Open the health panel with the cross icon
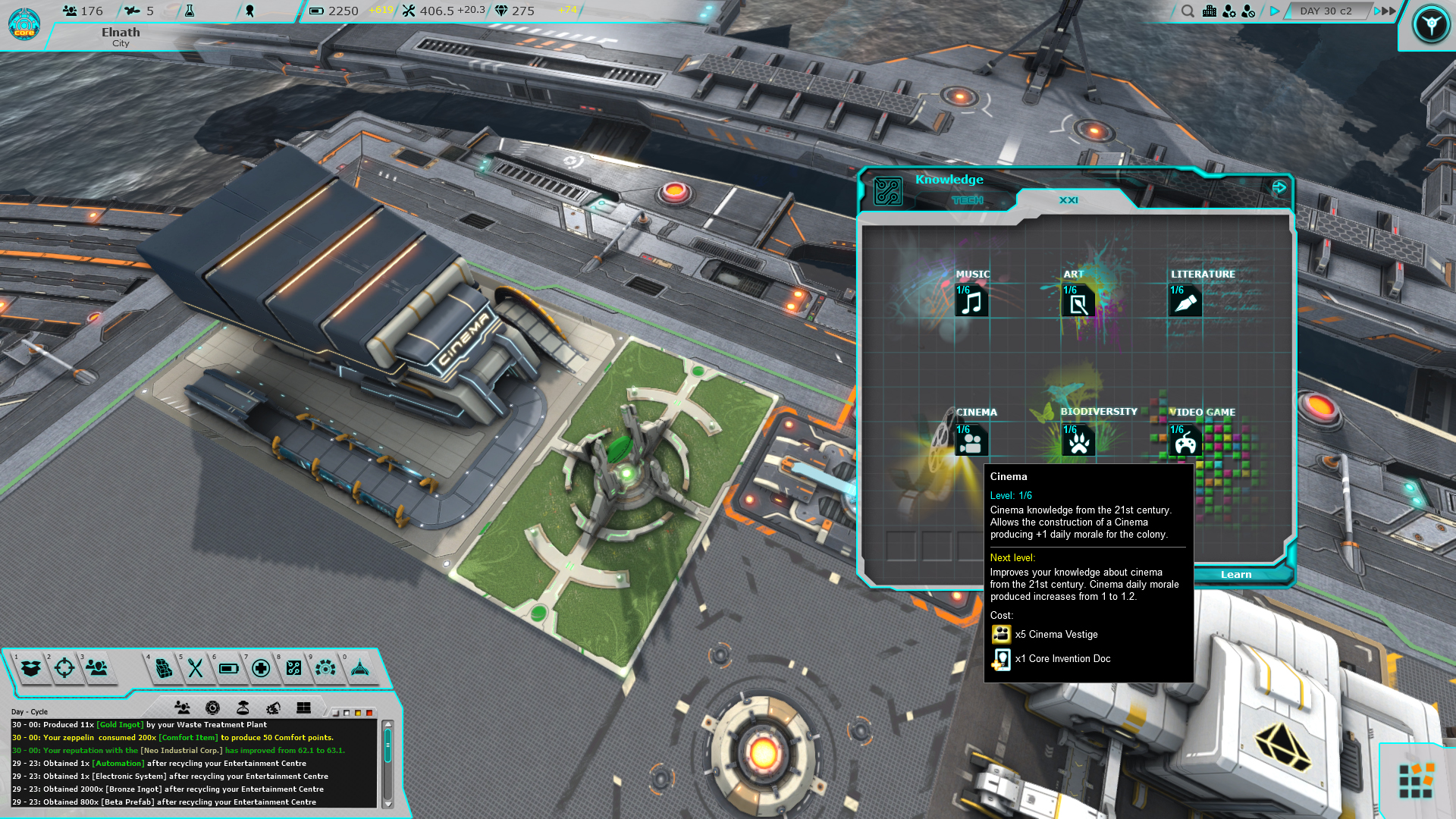Viewport: 1456px width, 819px height. [261, 670]
